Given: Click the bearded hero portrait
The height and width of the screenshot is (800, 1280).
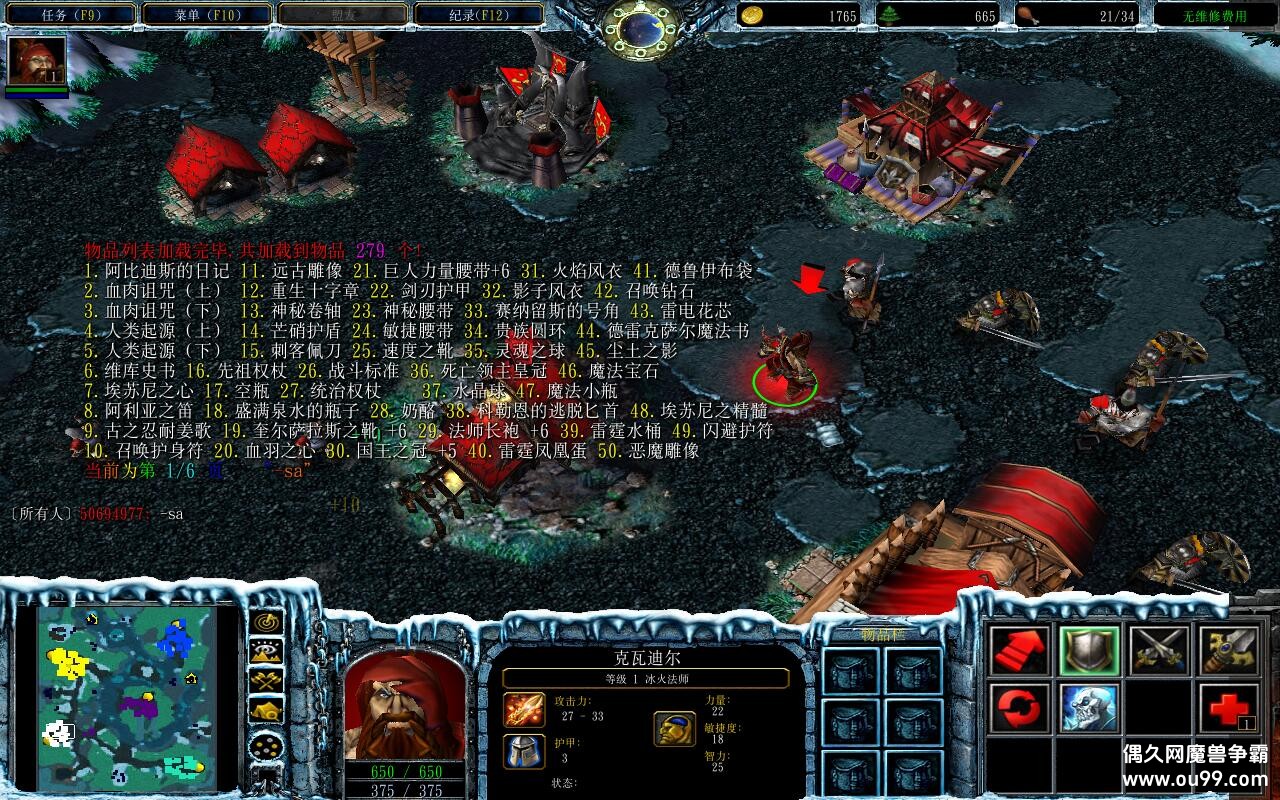Looking at the screenshot, I should [x=404, y=706].
